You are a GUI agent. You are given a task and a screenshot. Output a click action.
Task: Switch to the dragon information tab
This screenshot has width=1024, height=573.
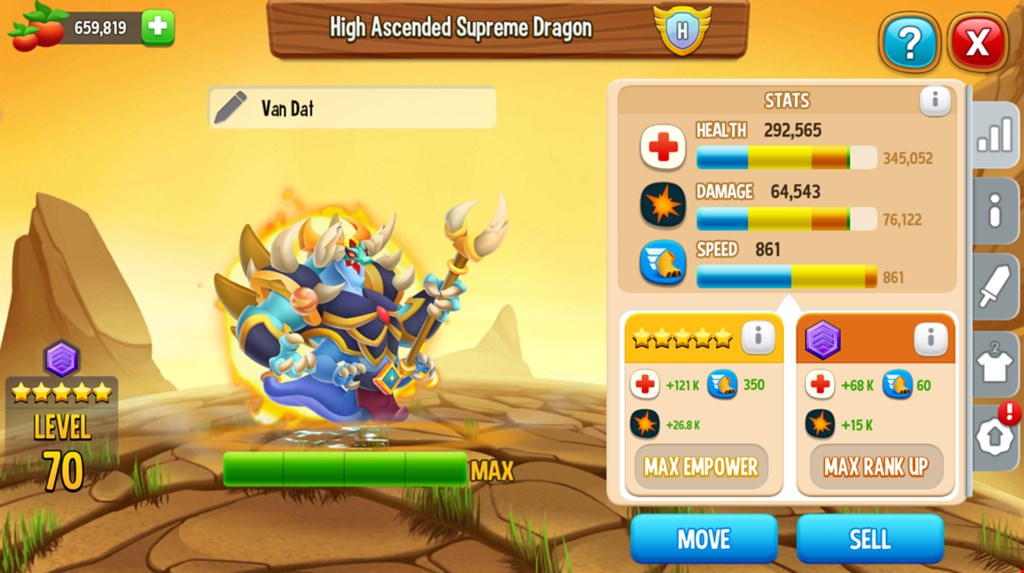994,211
